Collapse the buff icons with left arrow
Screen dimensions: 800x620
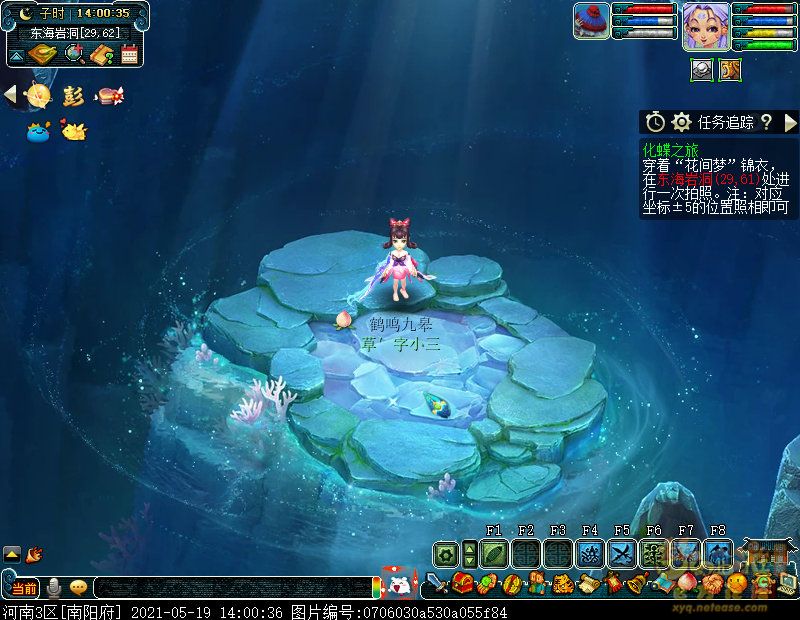click(10, 95)
